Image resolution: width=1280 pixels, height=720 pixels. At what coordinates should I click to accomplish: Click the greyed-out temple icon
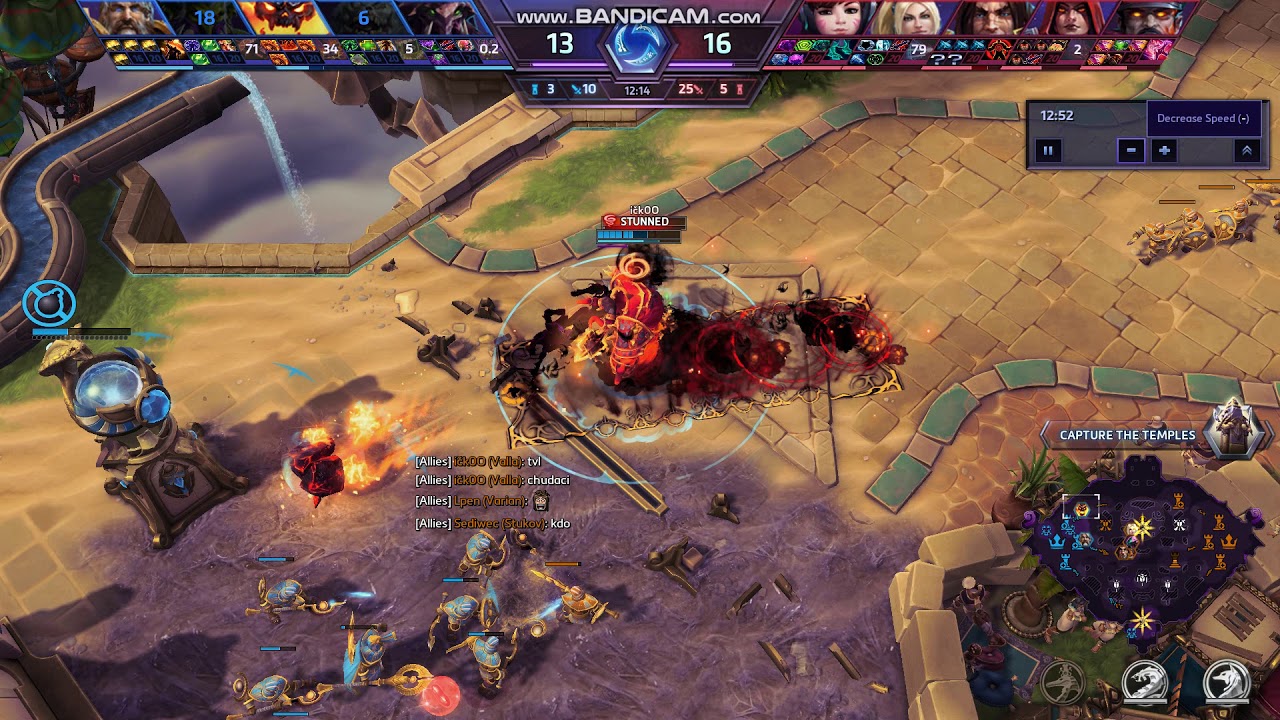point(1064,684)
